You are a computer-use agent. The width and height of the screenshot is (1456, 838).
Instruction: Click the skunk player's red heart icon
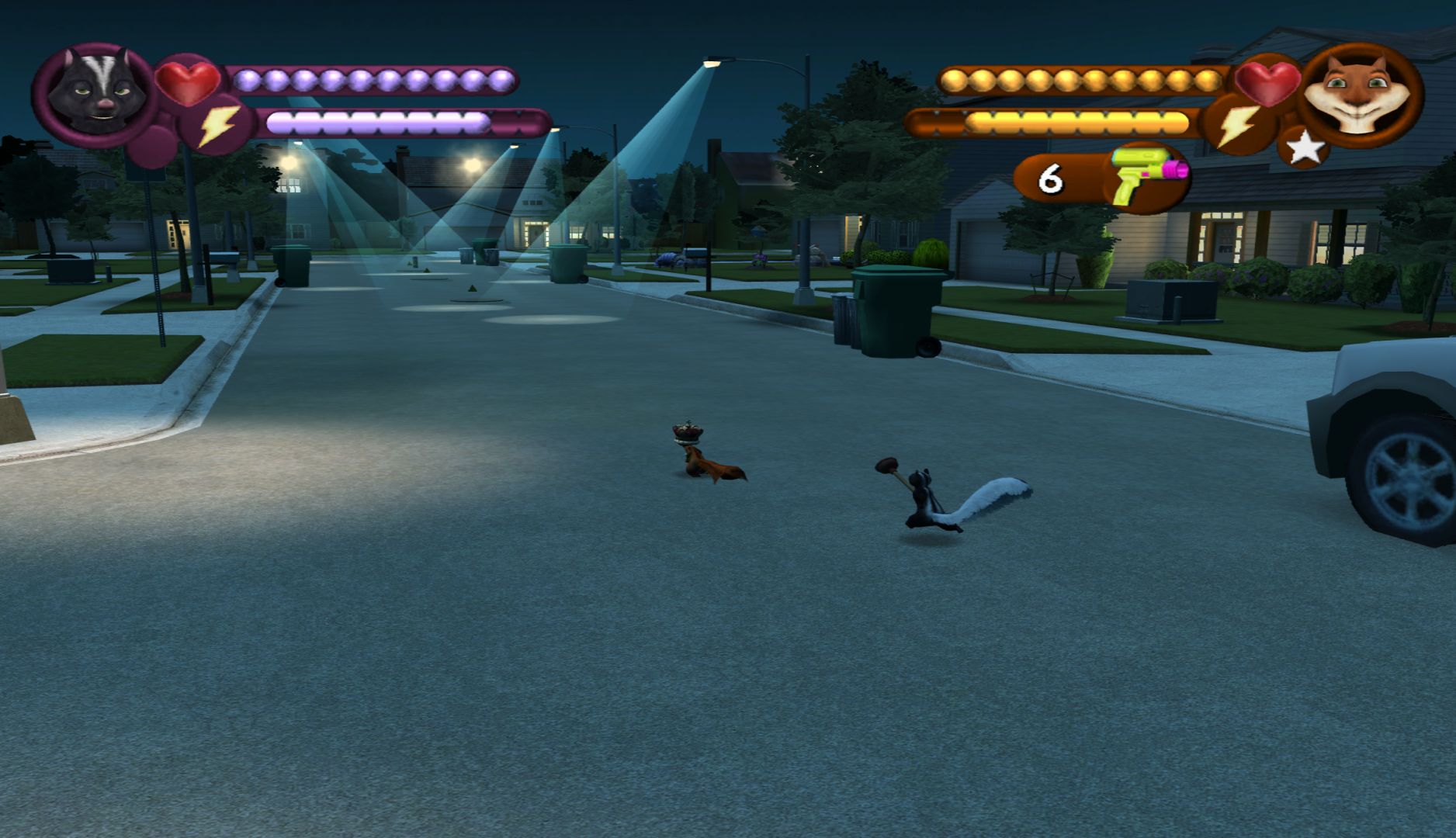(x=188, y=81)
